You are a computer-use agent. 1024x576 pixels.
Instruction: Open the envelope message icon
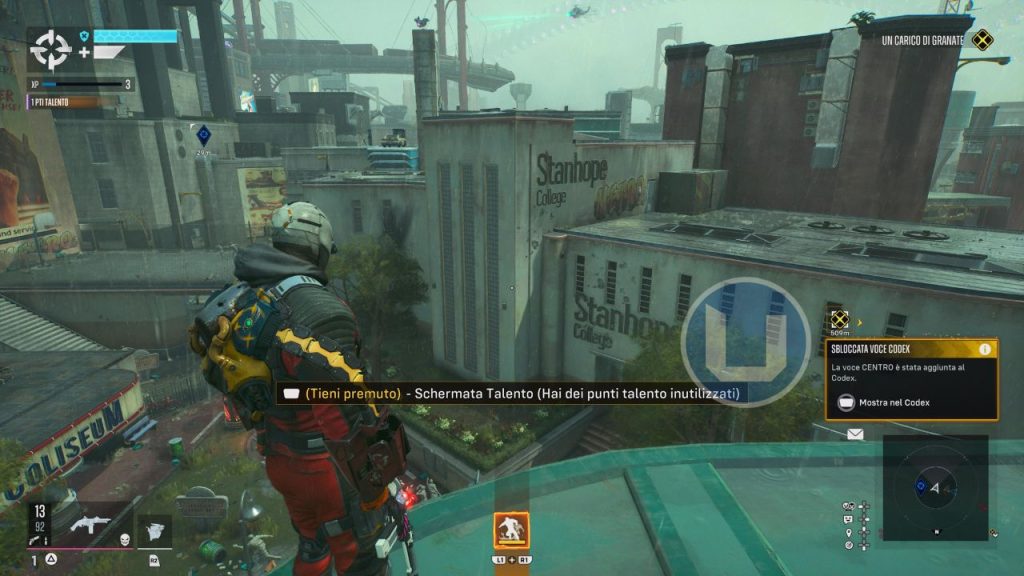855,434
